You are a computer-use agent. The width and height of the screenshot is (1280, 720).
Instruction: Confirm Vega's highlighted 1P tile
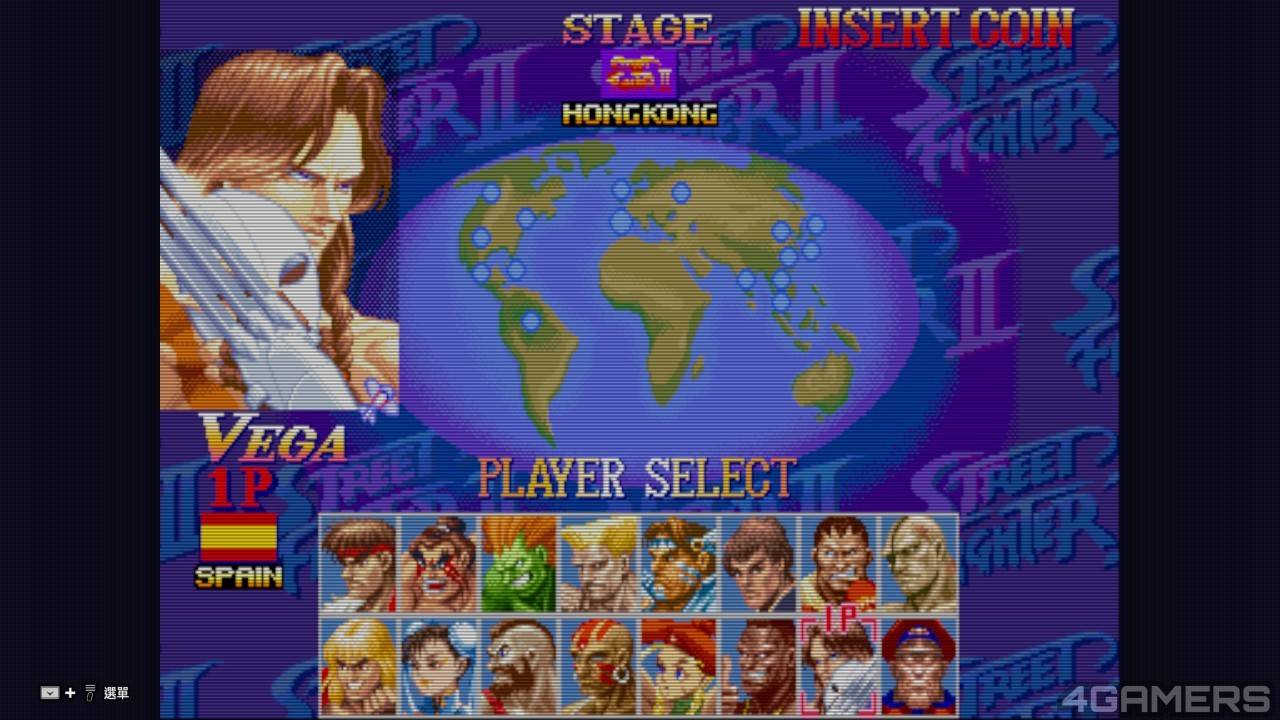[839, 665]
